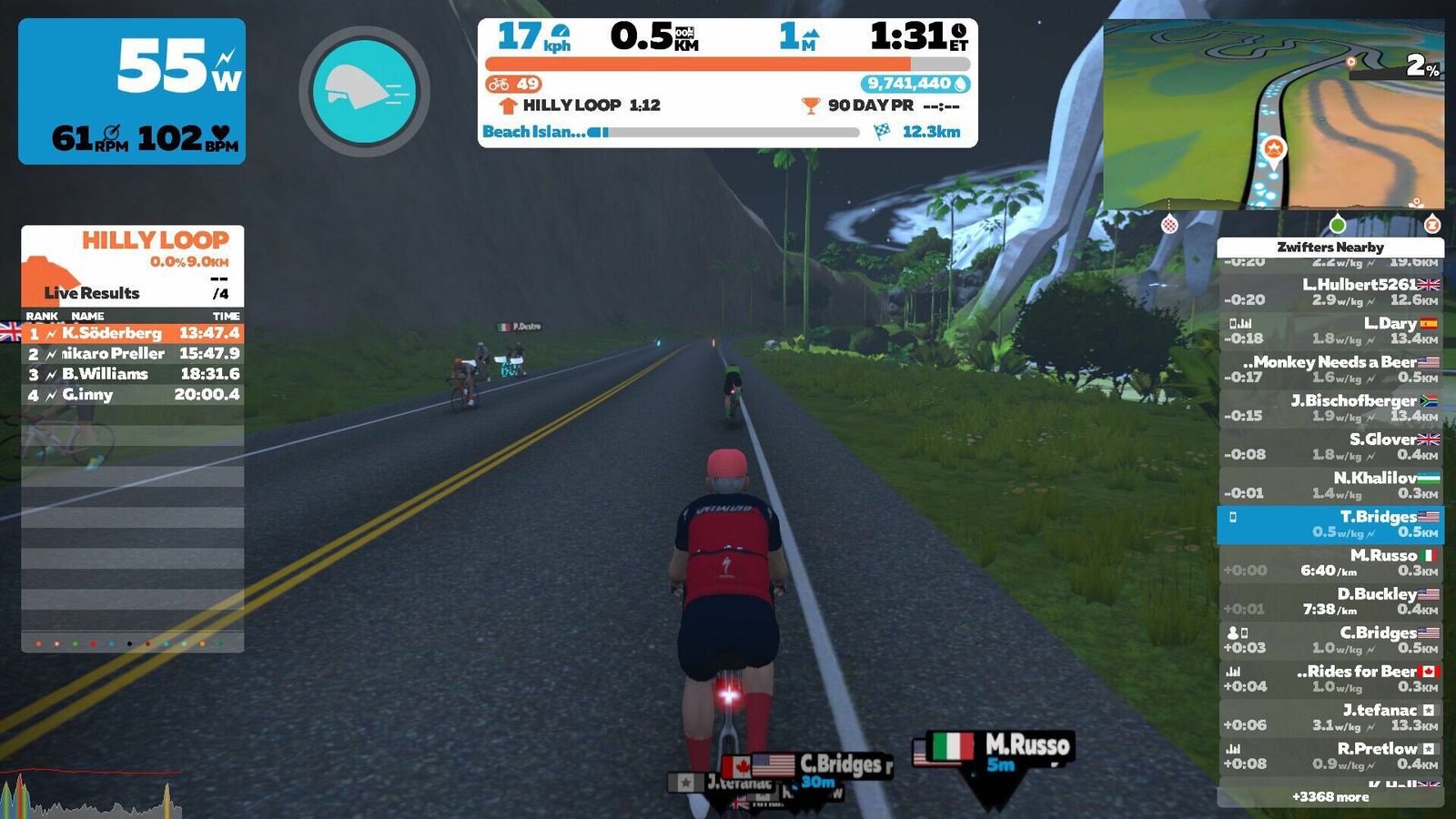
Task: Click the Hilly Loop Live Results header
Action: 133,266
